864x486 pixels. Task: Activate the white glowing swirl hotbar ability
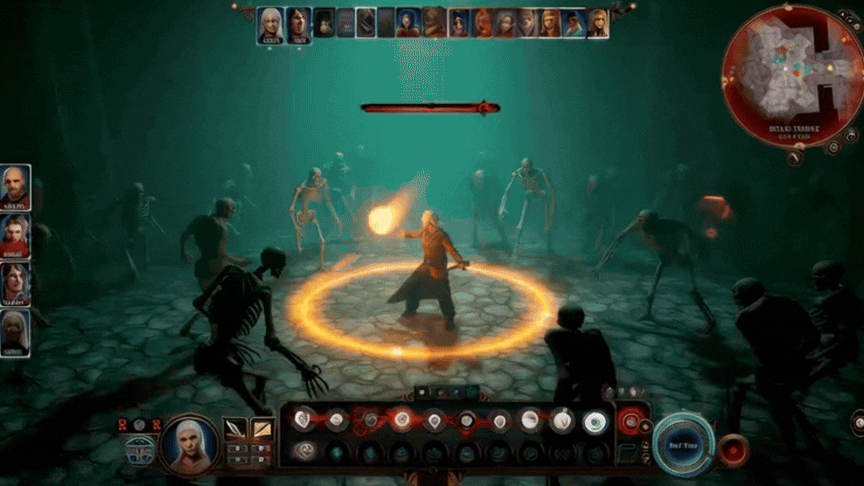click(x=595, y=422)
